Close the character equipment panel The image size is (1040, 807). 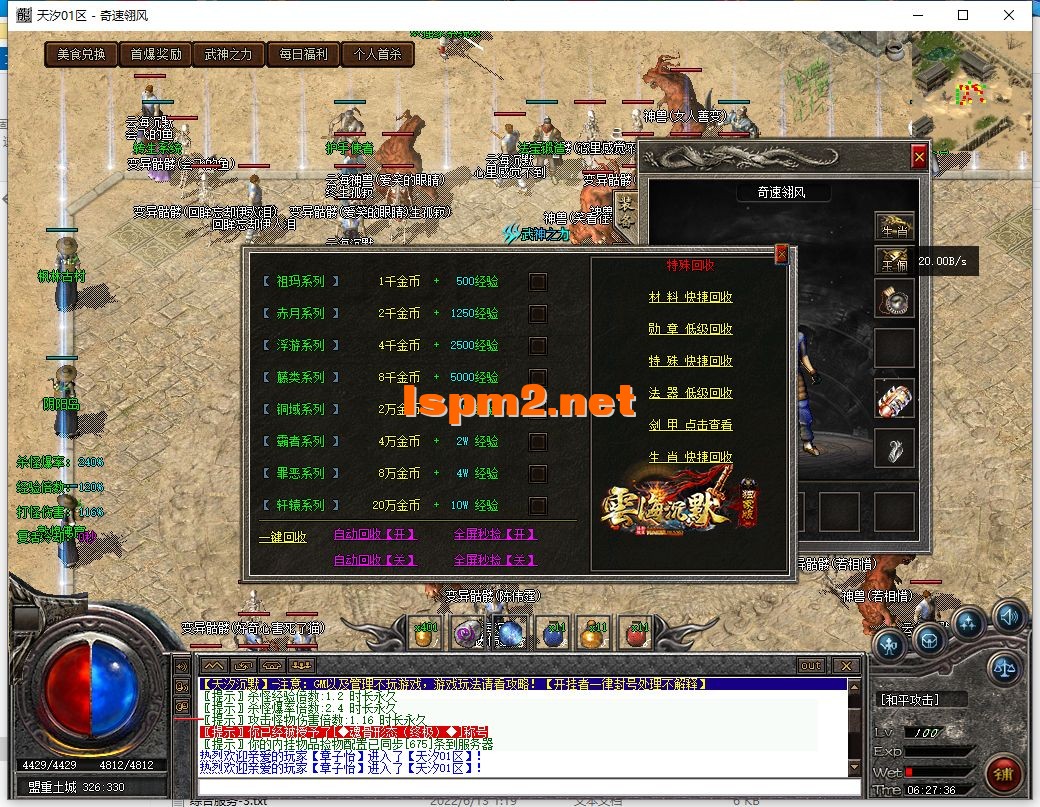pyautogui.click(x=919, y=157)
